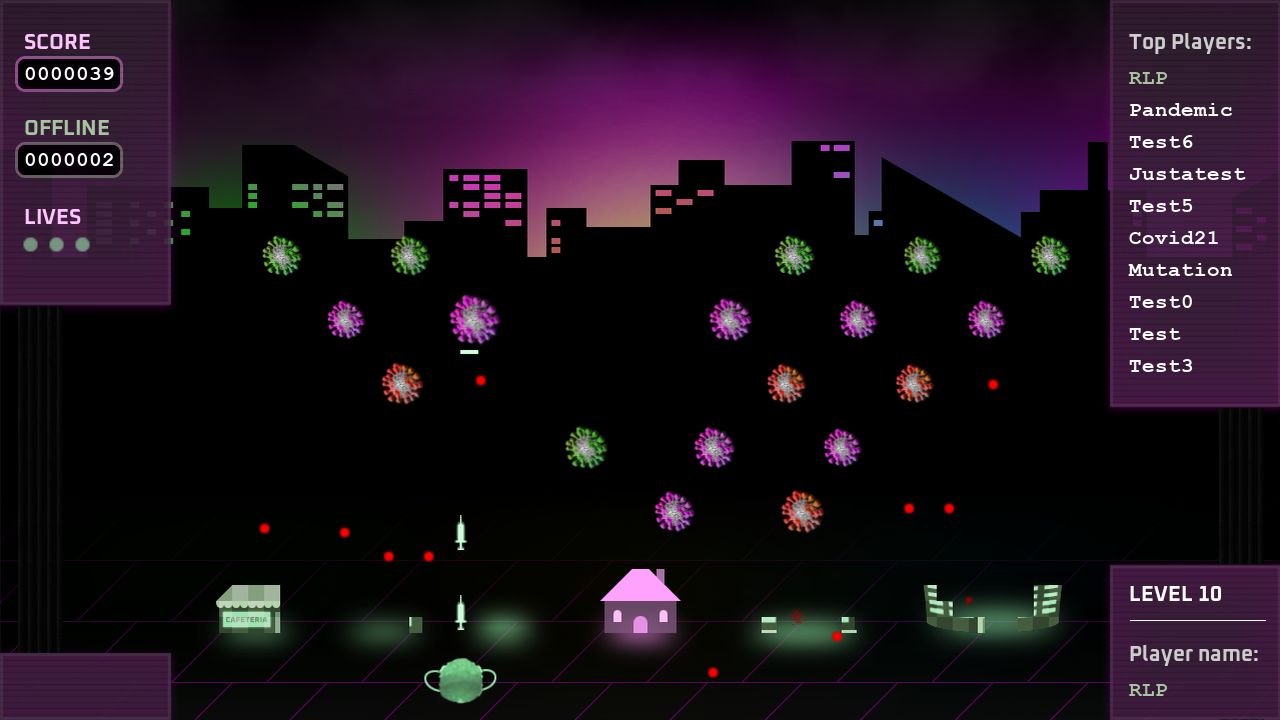Viewport: 1280px width, 720px height.
Task: Choose Test6 in the Top Players list
Action: 1161,142
